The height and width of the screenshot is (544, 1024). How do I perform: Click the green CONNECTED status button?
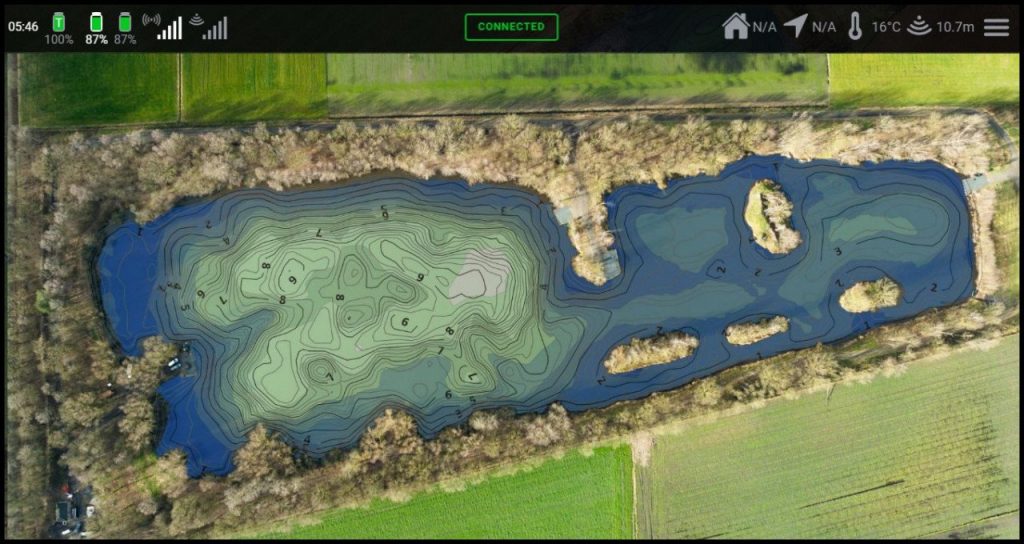pyautogui.click(x=511, y=27)
